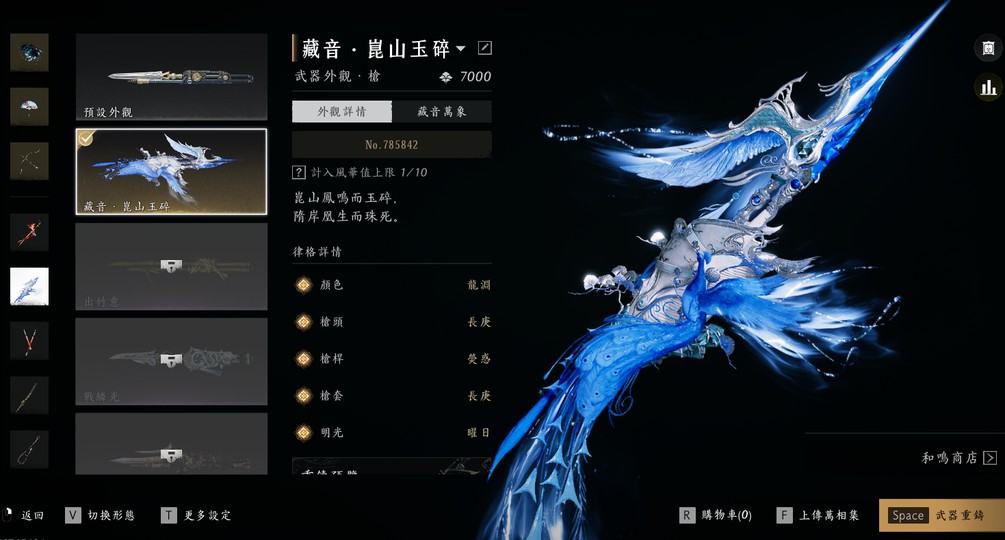The height and width of the screenshot is (540, 1005).
Task: Switch to the 外觀詳情 tab
Action: (341, 112)
